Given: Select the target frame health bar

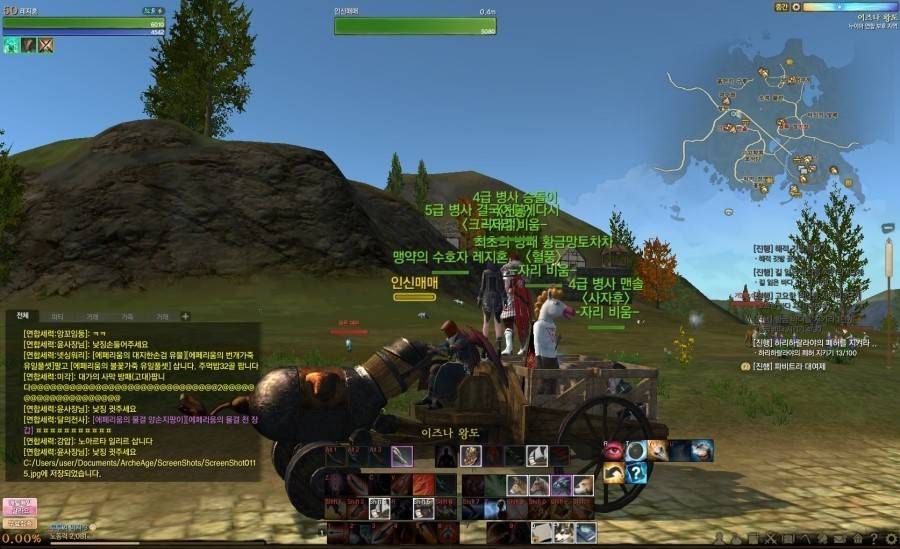Looking at the screenshot, I should [x=415, y=25].
